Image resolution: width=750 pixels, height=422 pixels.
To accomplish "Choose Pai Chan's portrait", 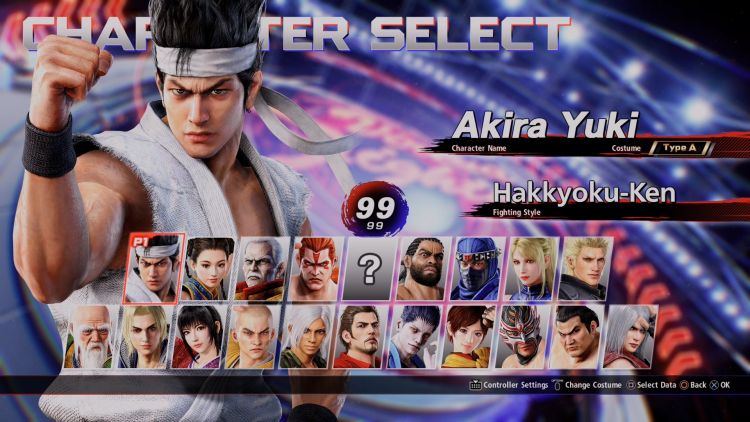I will coord(208,269).
